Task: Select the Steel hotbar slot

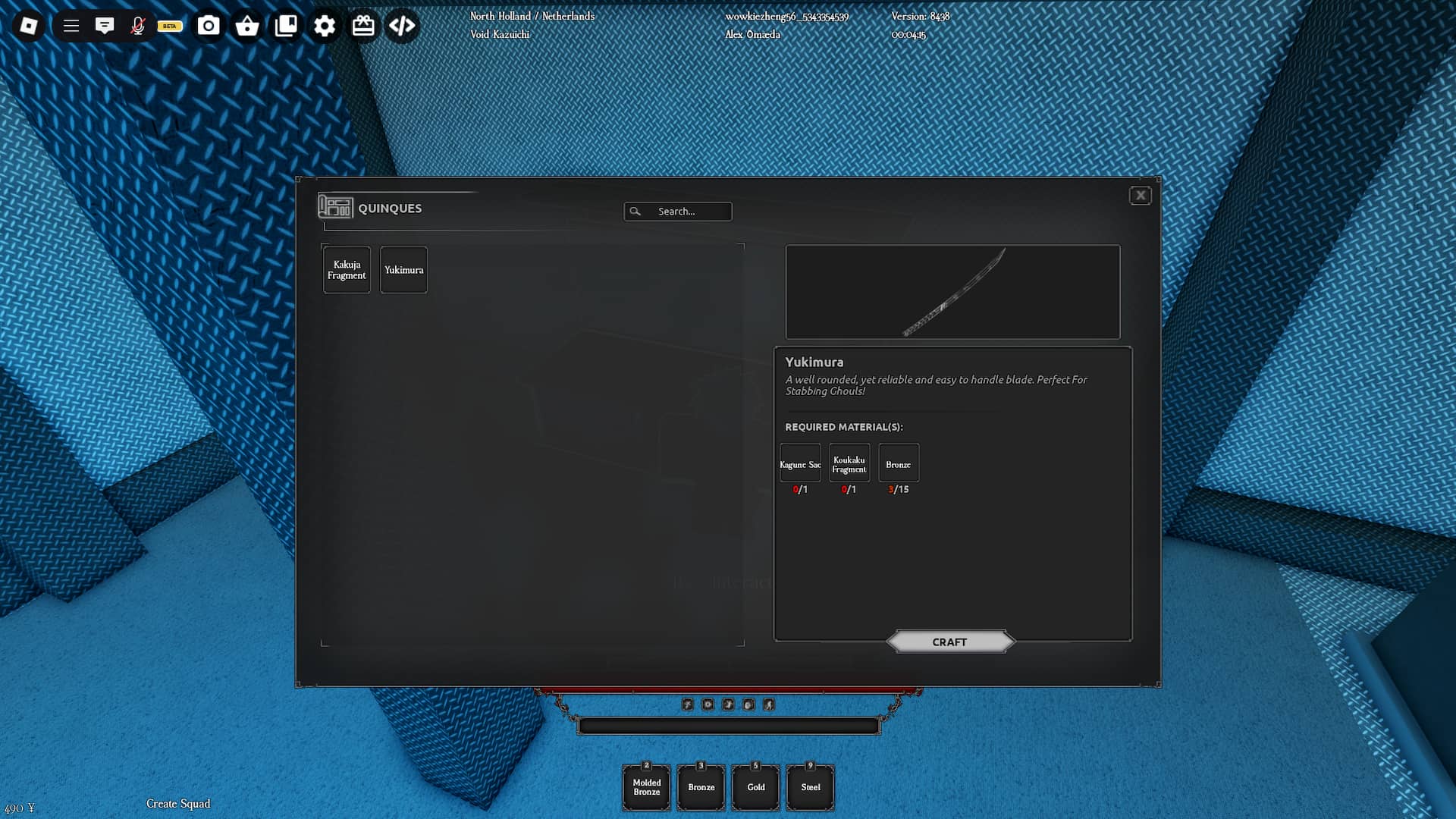Action: point(810,787)
